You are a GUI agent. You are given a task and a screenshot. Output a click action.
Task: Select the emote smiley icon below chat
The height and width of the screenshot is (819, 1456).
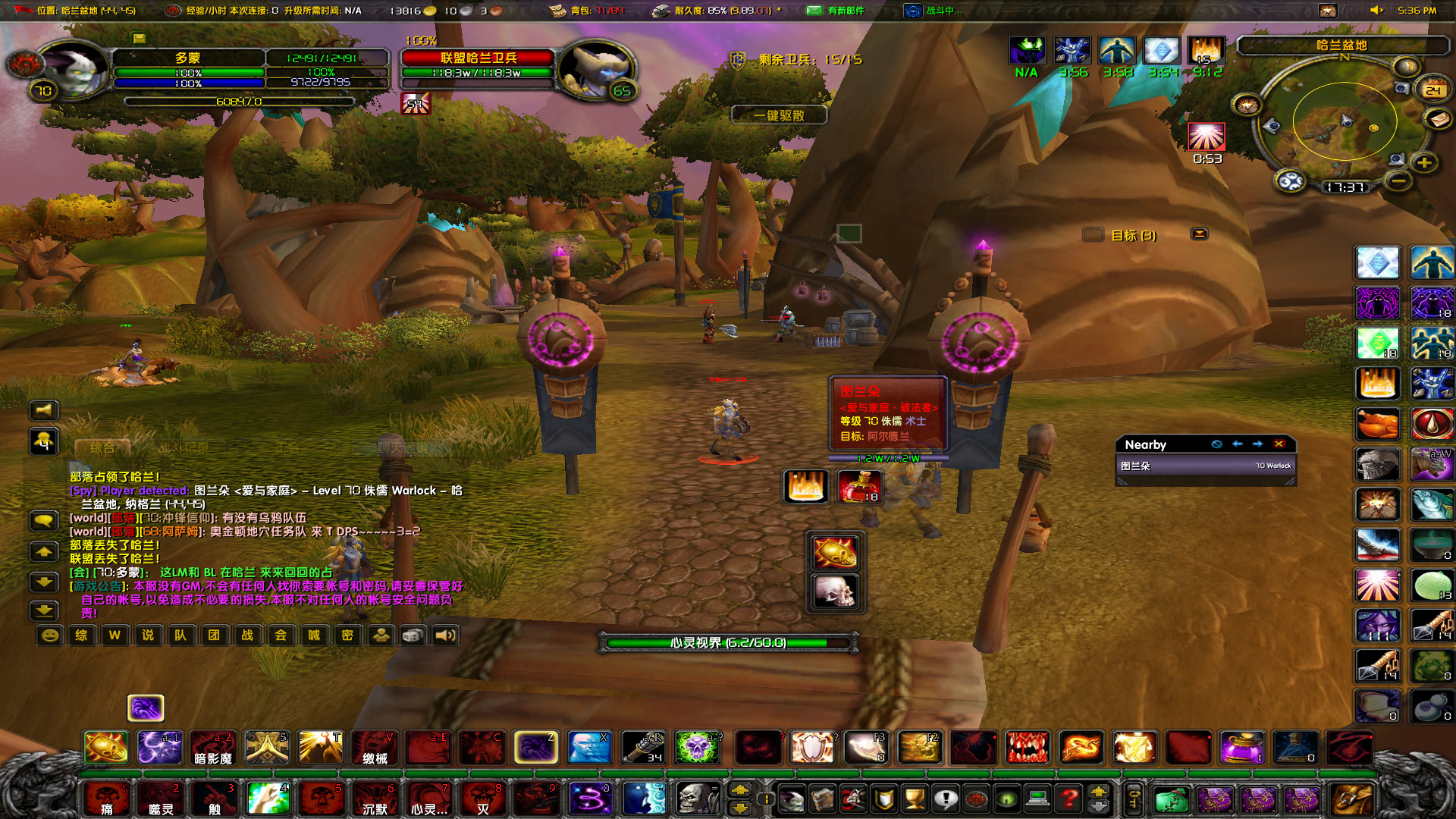click(52, 635)
